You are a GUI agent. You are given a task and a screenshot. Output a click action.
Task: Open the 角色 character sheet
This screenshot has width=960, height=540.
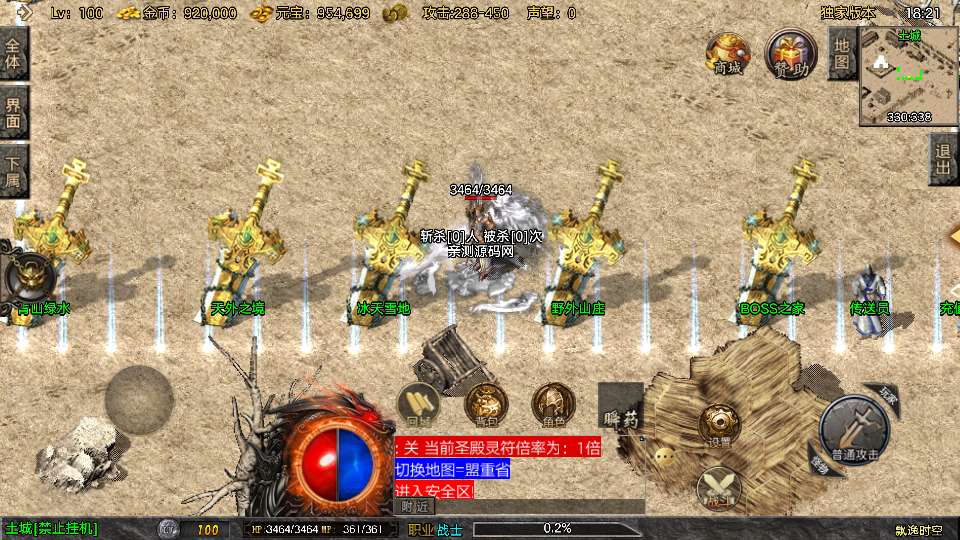coord(552,404)
